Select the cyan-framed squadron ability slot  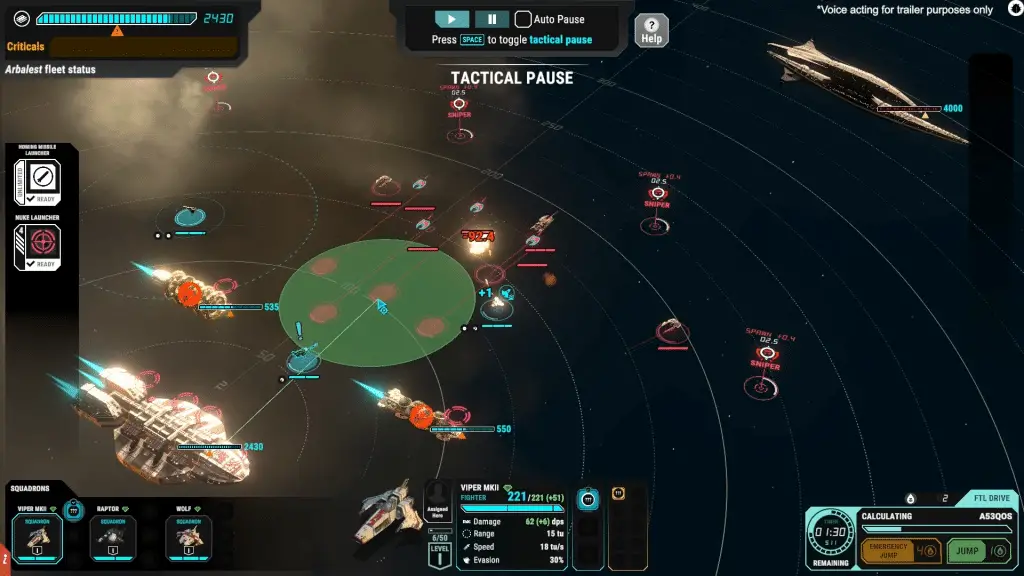588,497
